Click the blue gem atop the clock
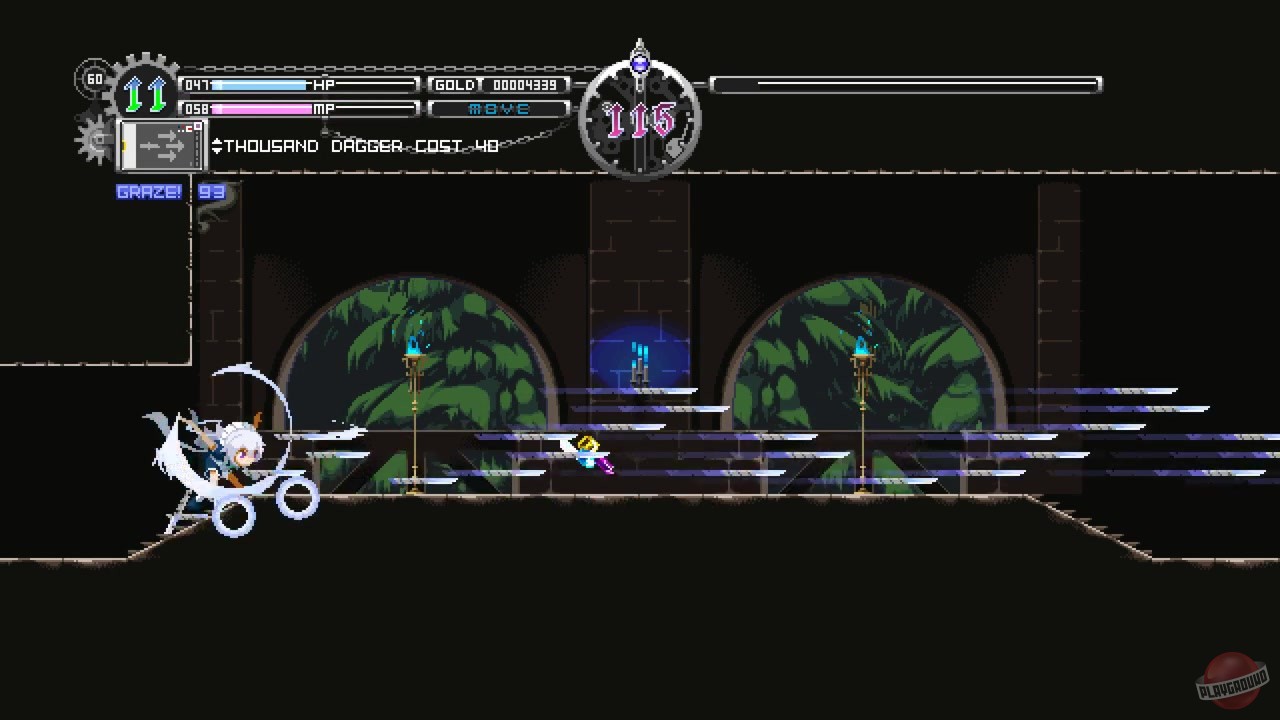This screenshot has width=1280, height=720. [640, 63]
